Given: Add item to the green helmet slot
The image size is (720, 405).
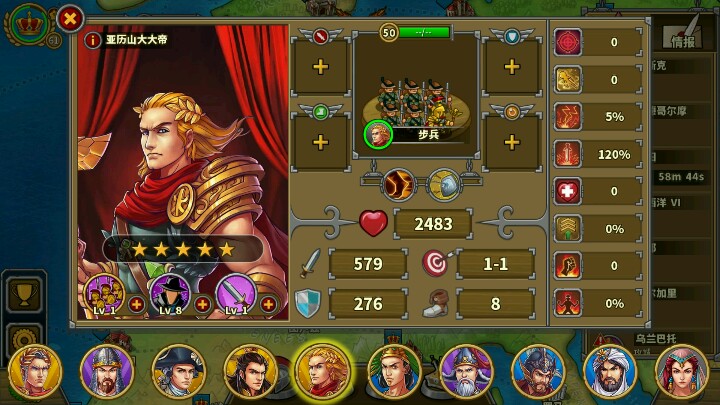Looking at the screenshot, I should (320, 141).
